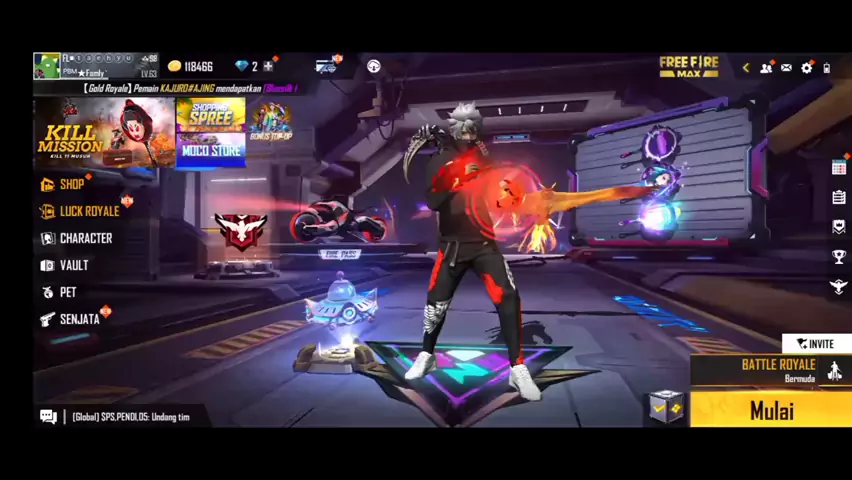Open the Moco Store banner
The width and height of the screenshot is (852, 480).
(x=211, y=150)
